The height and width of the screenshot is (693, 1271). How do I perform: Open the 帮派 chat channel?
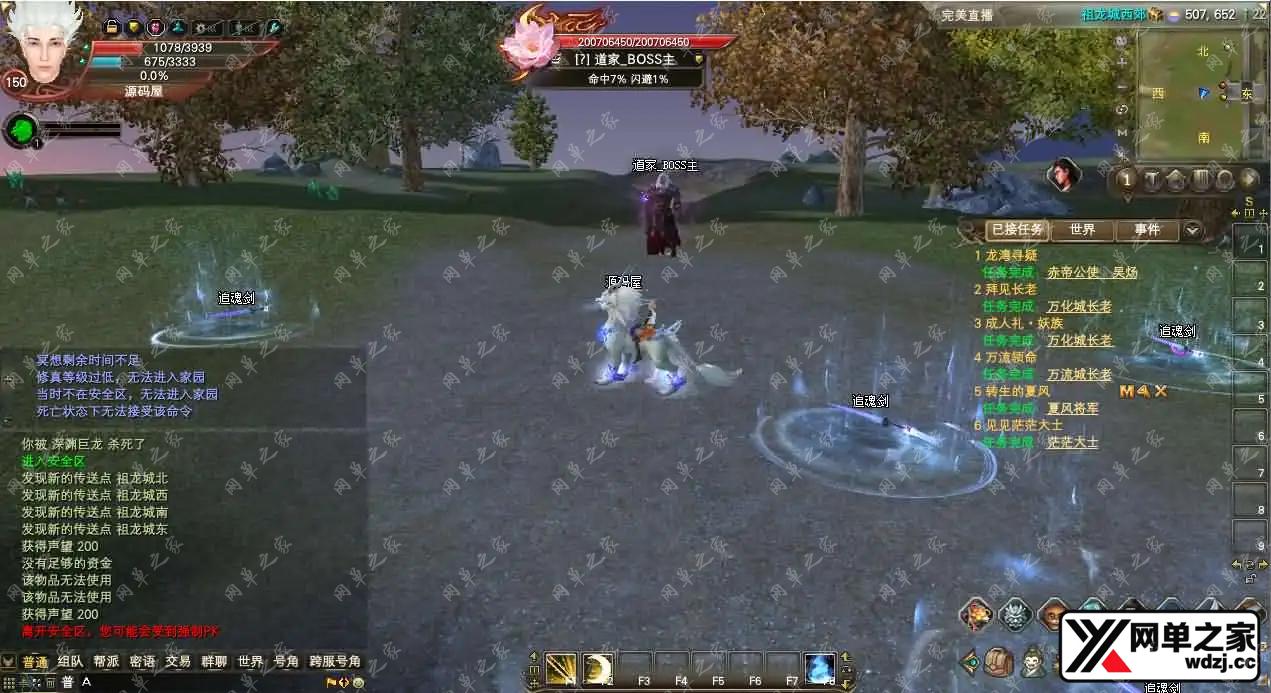point(106,662)
